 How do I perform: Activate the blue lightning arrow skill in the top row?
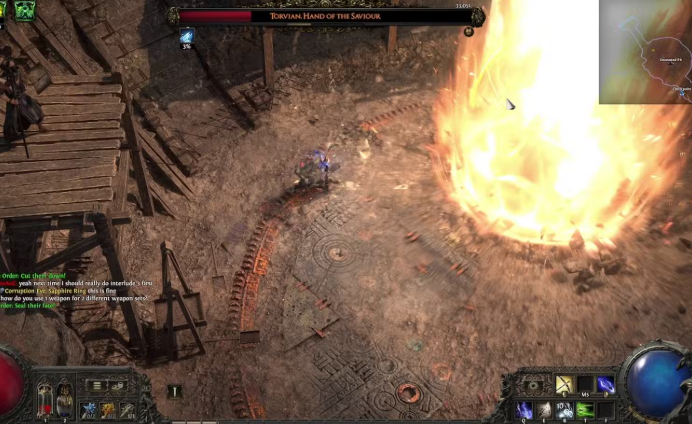606,385
